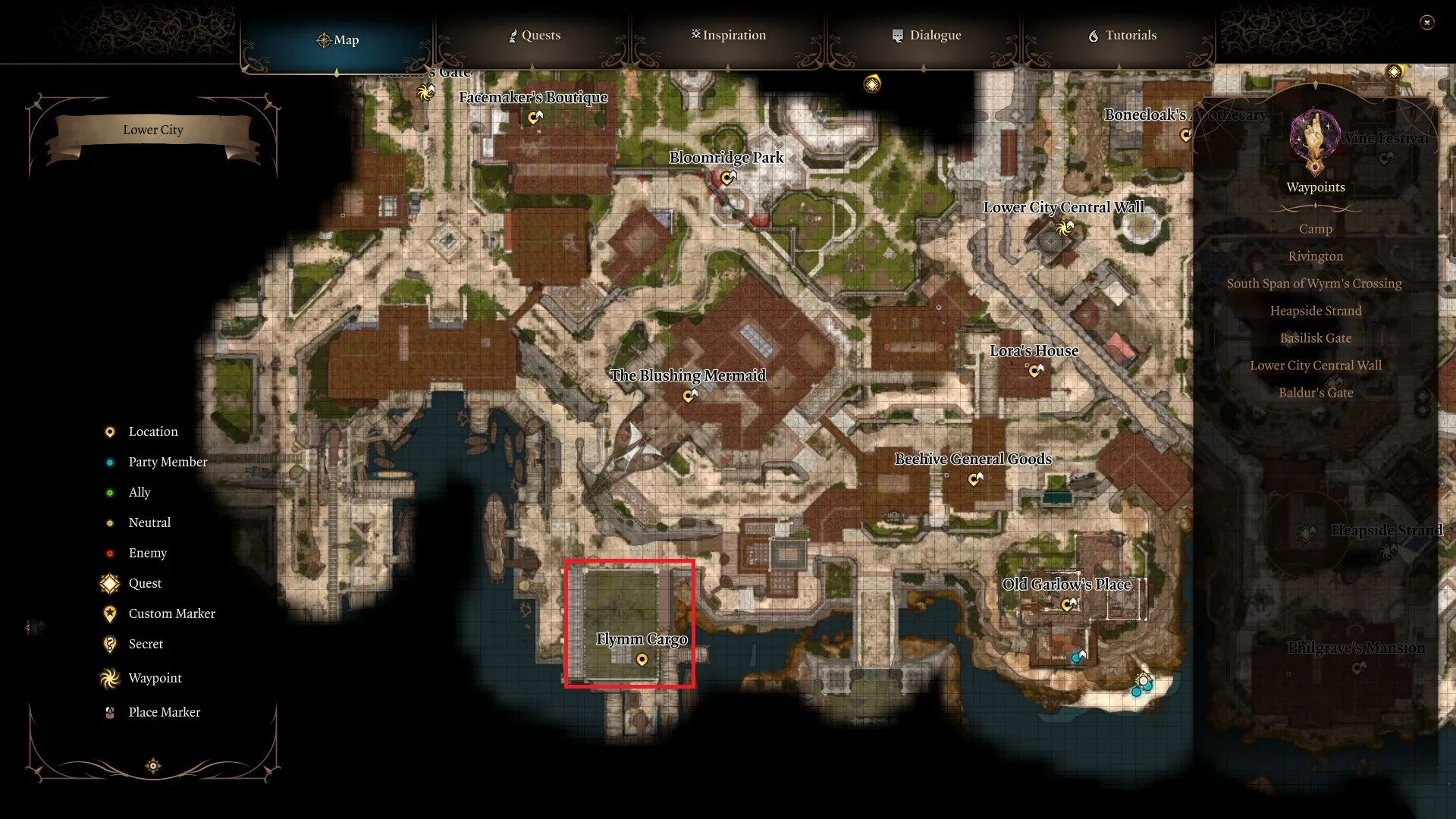Switch to the Quests tab
The width and height of the screenshot is (1456, 819).
pos(534,35)
